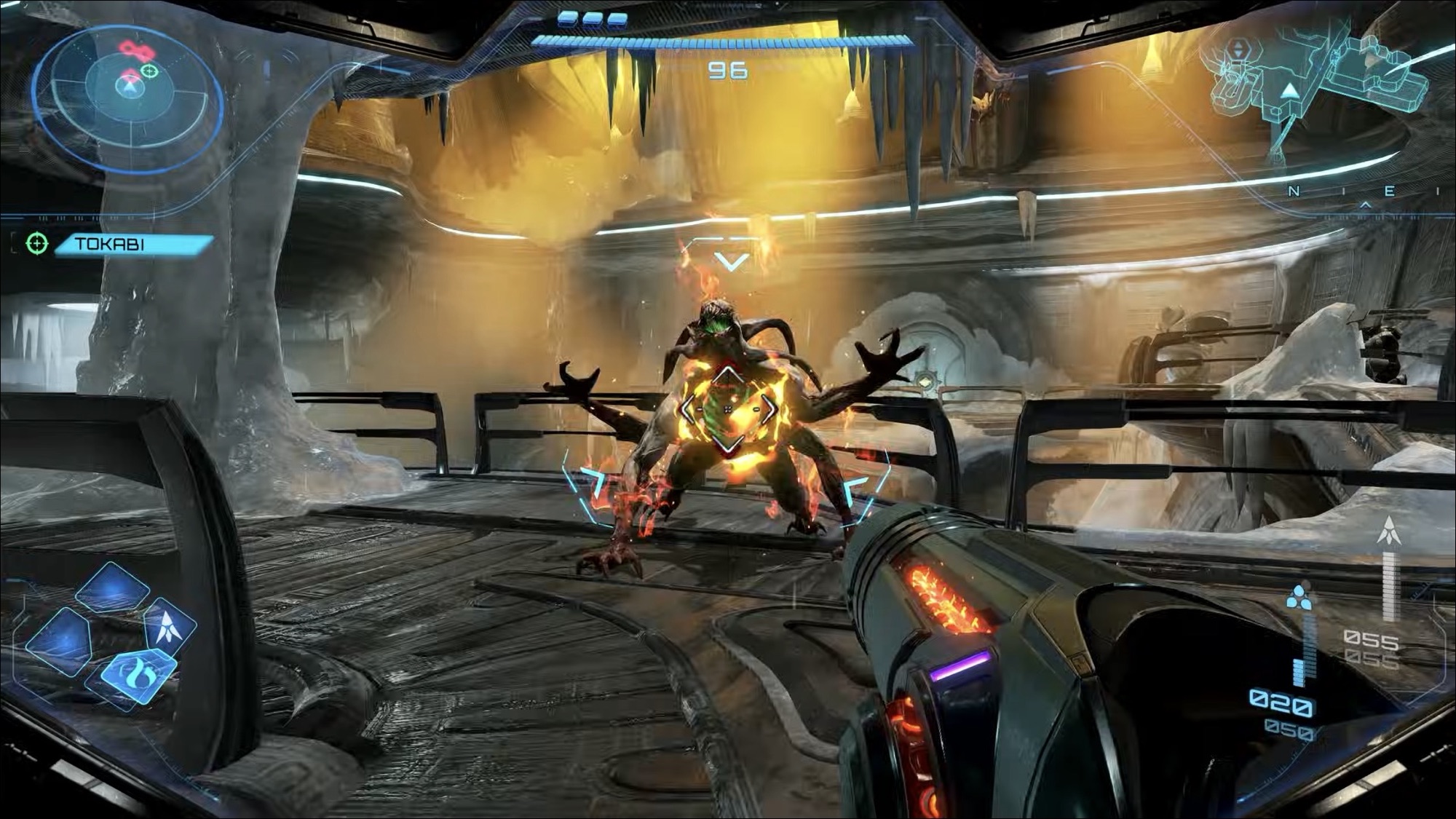Viewport: 1456px width, 819px height.
Task: Click the three-droplet shot icon above 020
Action: [x=1298, y=598]
